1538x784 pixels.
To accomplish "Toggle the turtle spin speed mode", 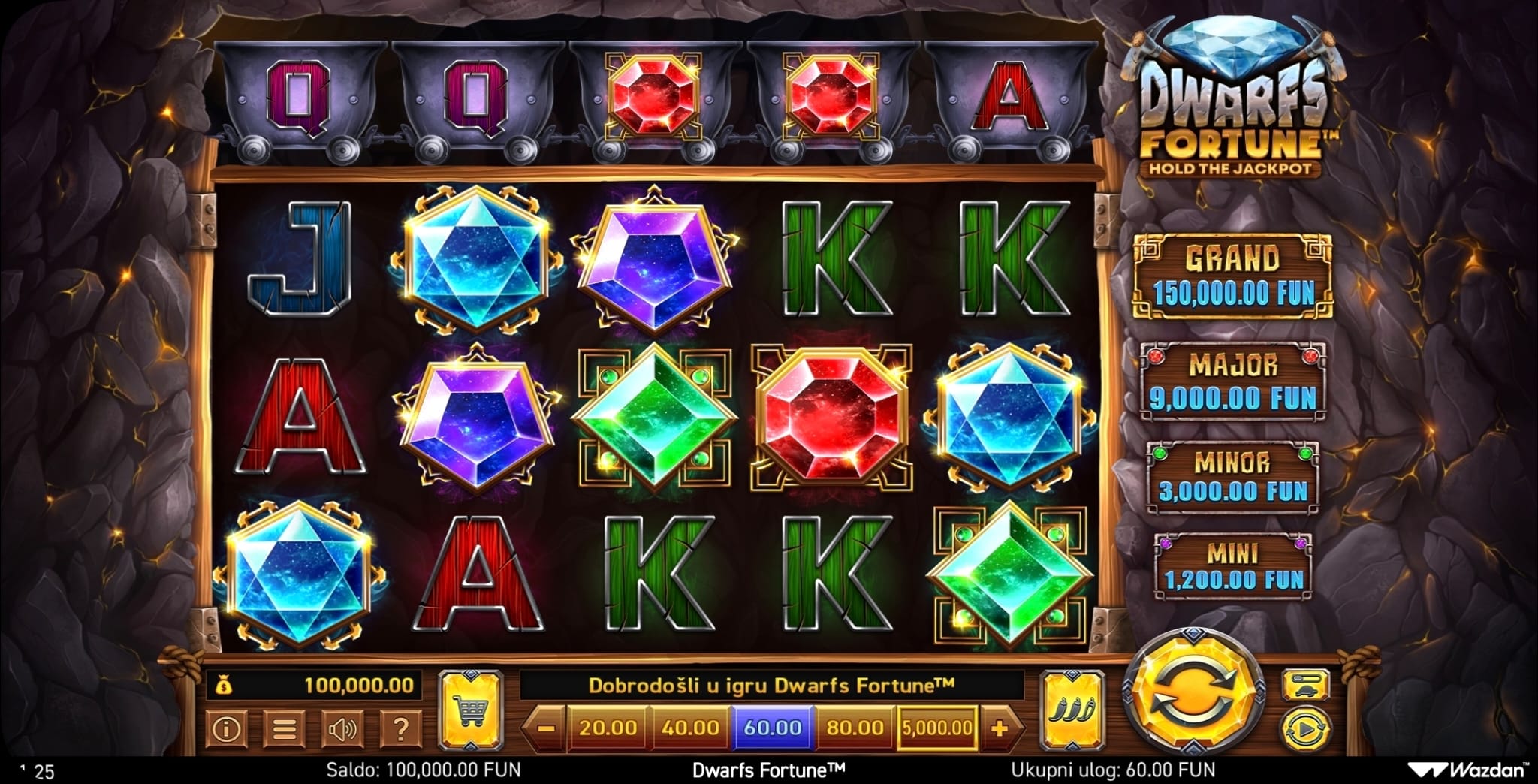I will pos(1305,683).
